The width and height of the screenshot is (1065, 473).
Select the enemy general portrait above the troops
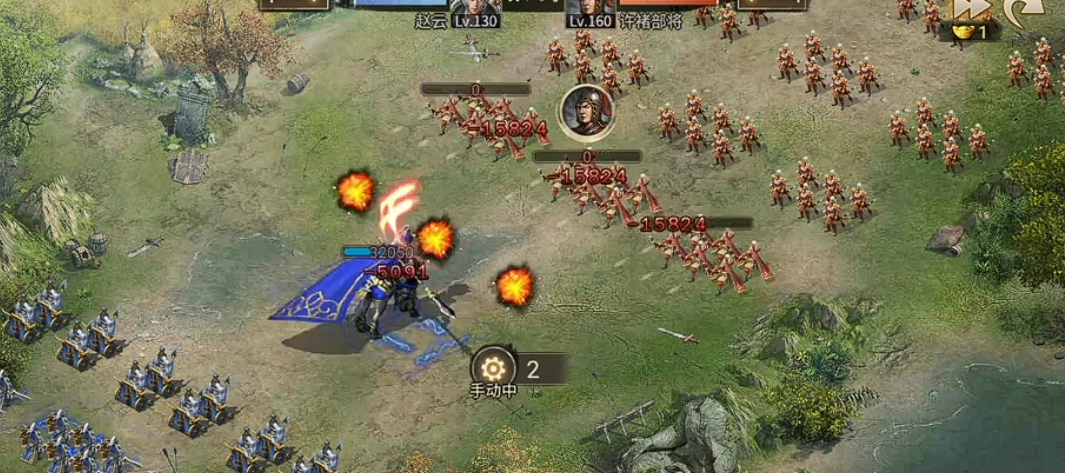point(587,110)
